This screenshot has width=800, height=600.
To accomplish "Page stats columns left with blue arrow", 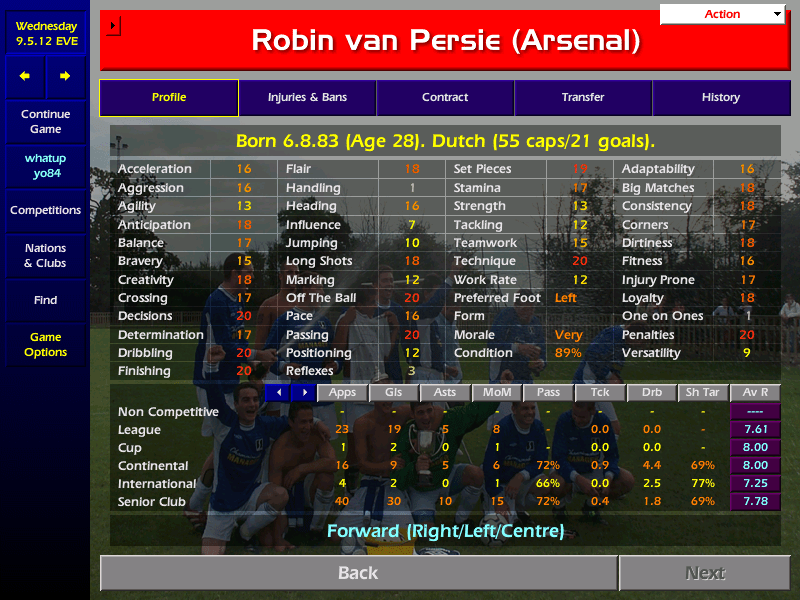I will click(279, 392).
